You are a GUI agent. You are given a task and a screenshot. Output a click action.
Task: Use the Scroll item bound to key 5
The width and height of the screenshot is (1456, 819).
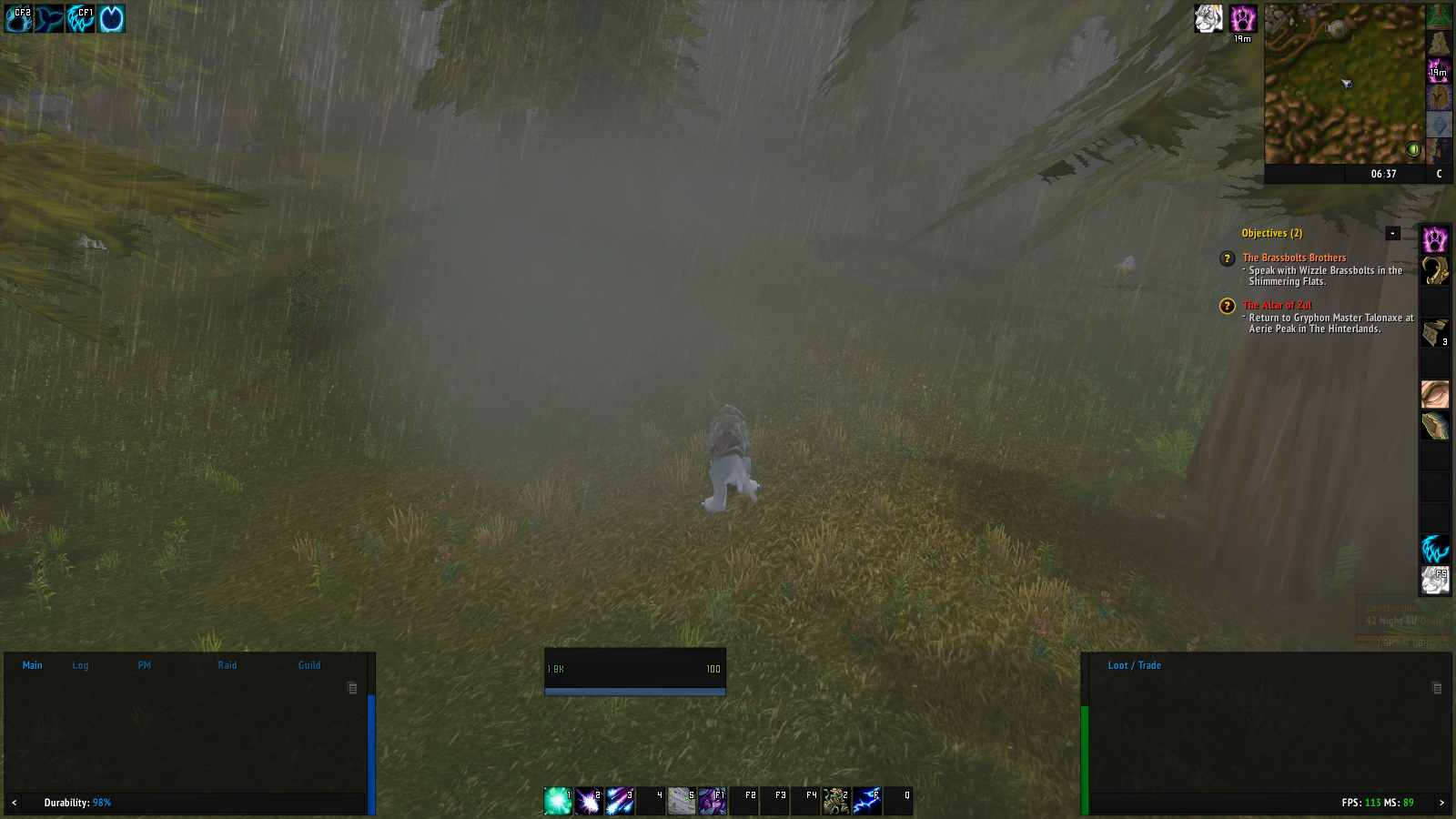pos(681,799)
